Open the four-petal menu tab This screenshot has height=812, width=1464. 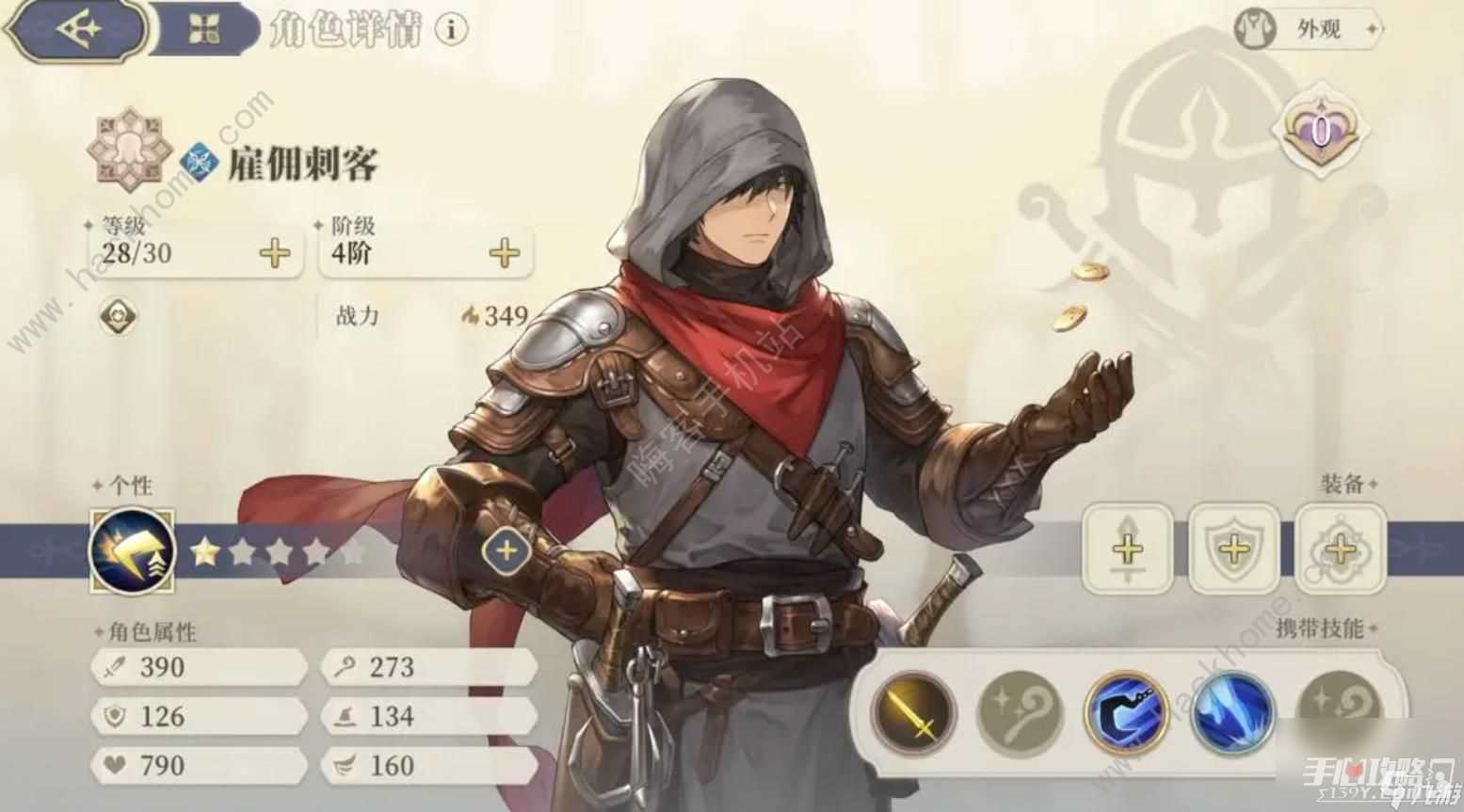202,30
